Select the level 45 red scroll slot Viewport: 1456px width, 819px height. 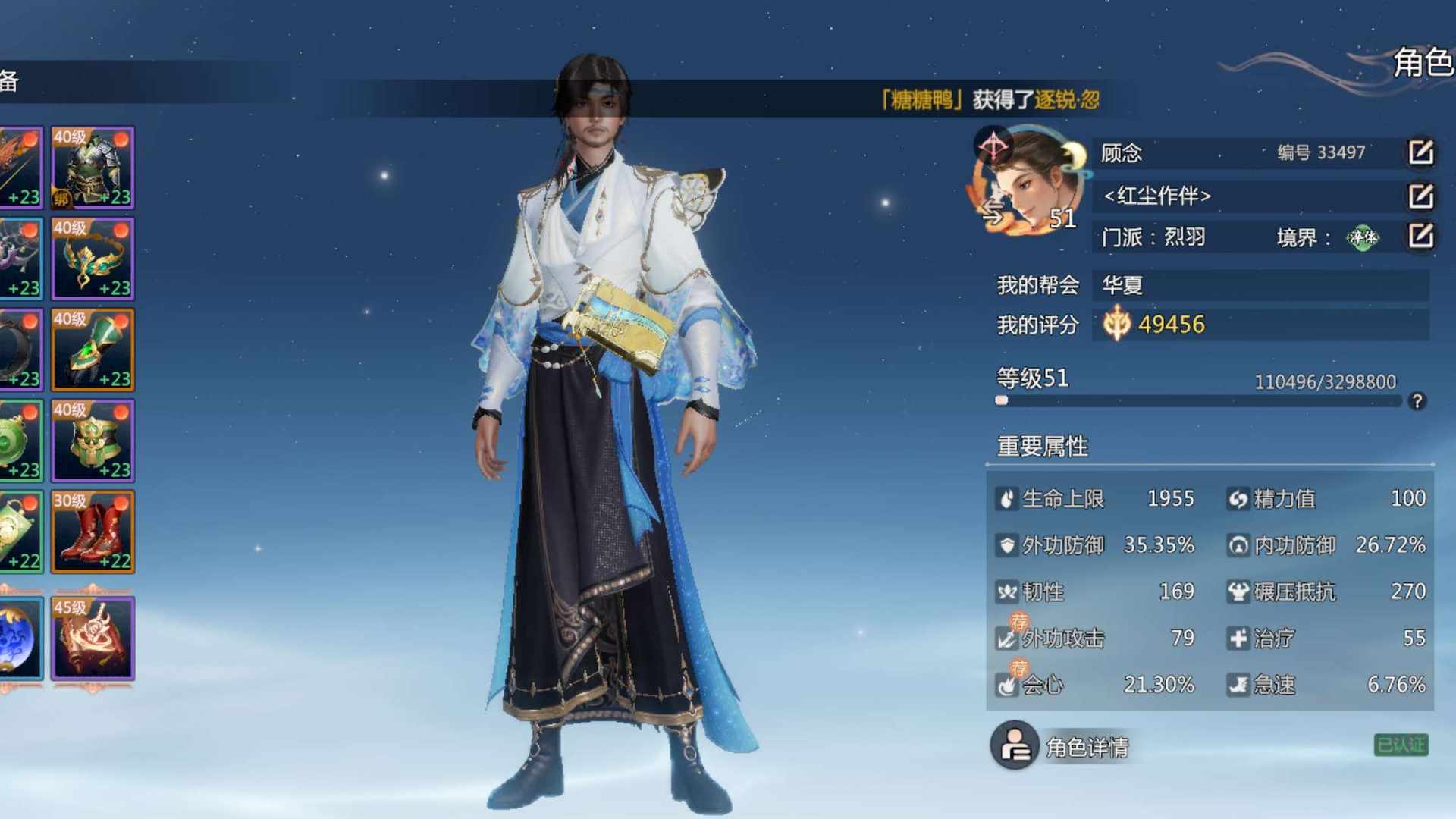[x=93, y=638]
